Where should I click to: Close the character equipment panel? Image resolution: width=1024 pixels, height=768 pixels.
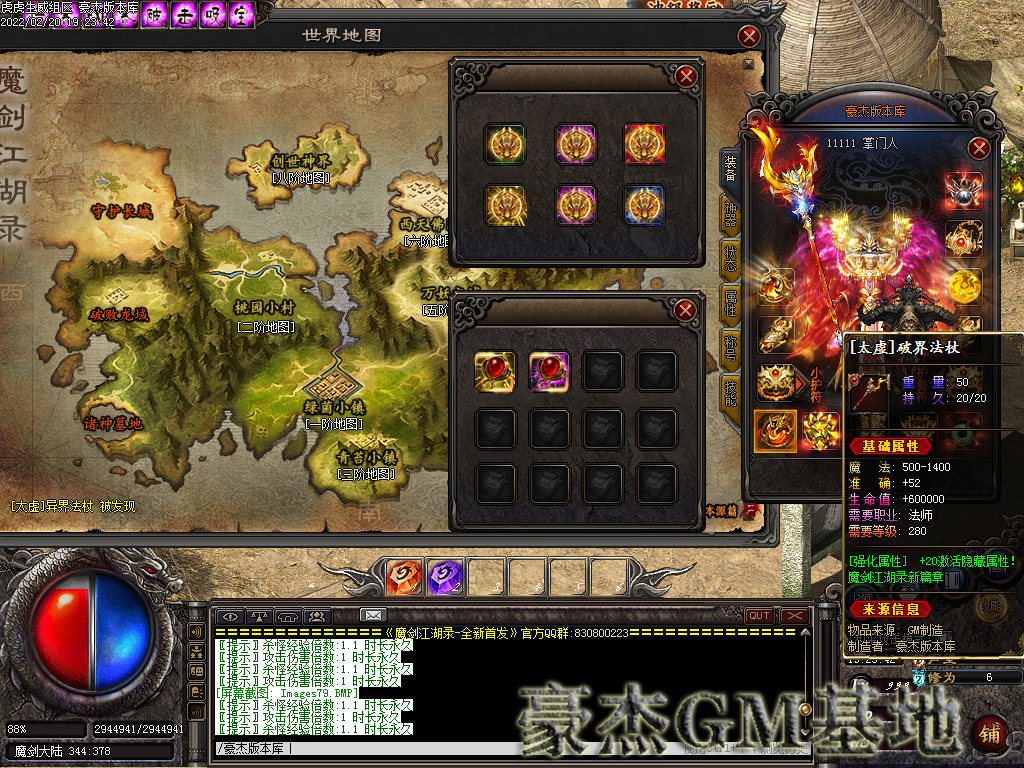(x=979, y=149)
